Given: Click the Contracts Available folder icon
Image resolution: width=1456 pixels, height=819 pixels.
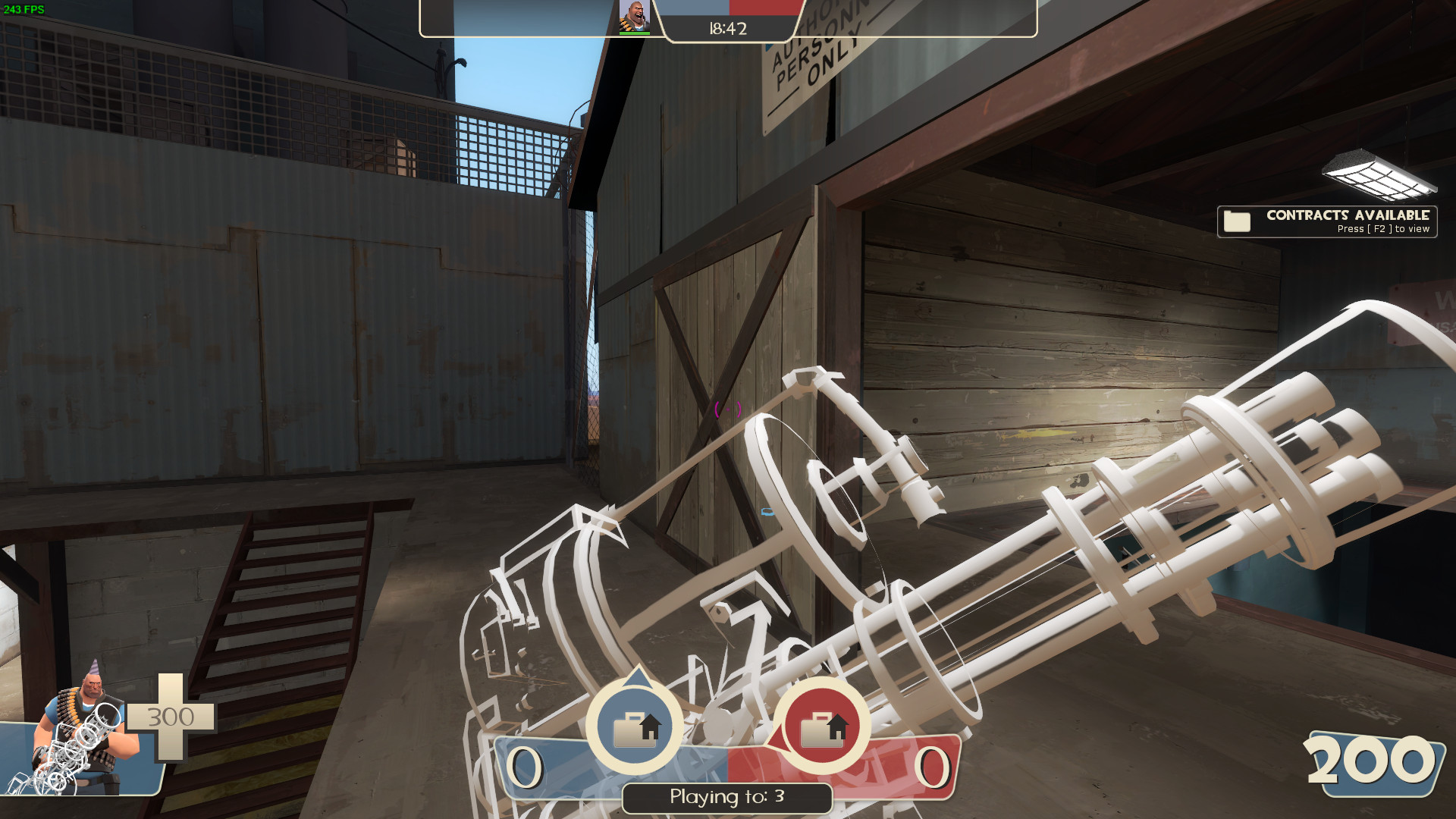Looking at the screenshot, I should coord(1238,221).
